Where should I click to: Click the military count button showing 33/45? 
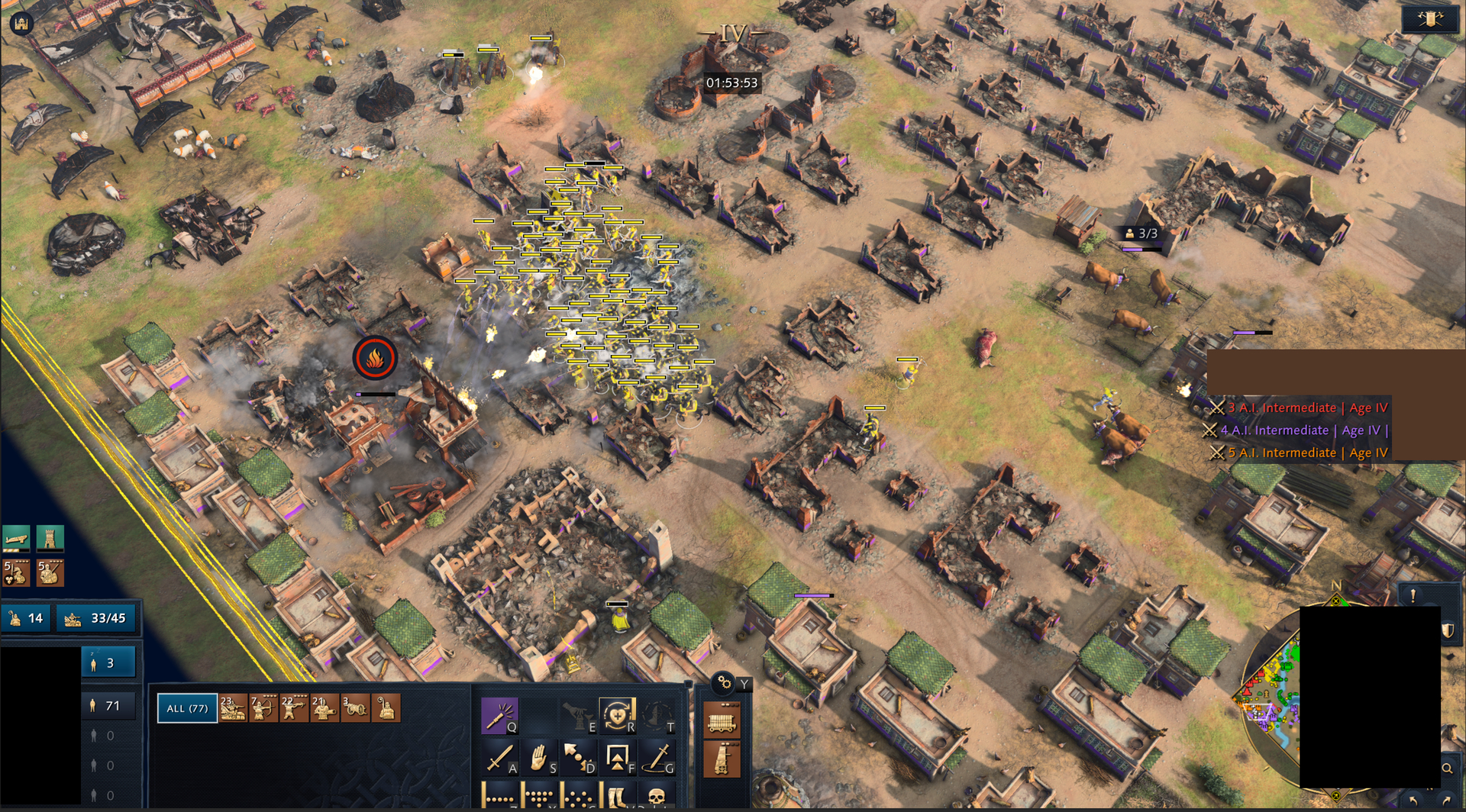(98, 618)
